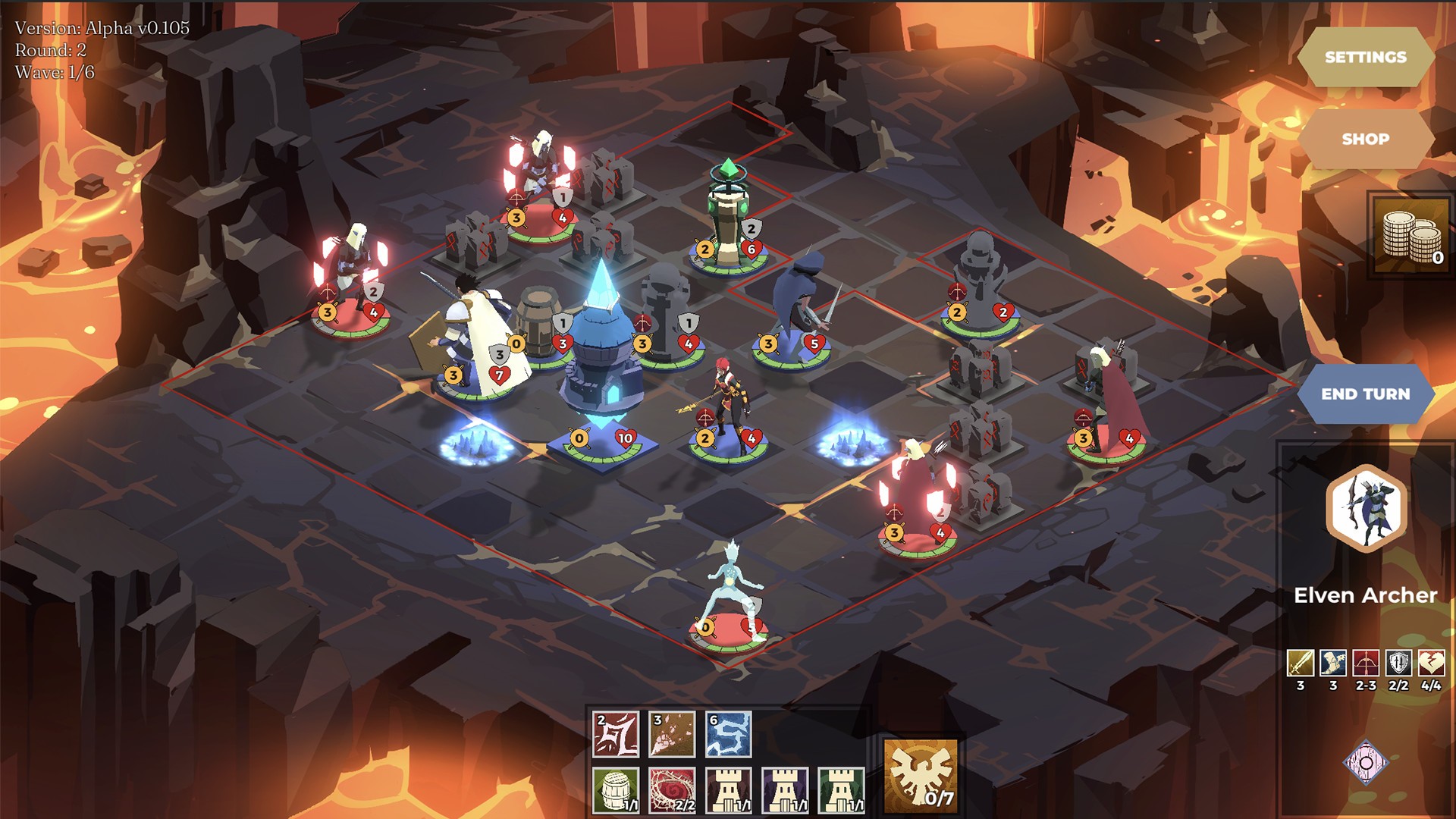Click the gold coins stack icon
1456x819 pixels.
pos(1410,235)
